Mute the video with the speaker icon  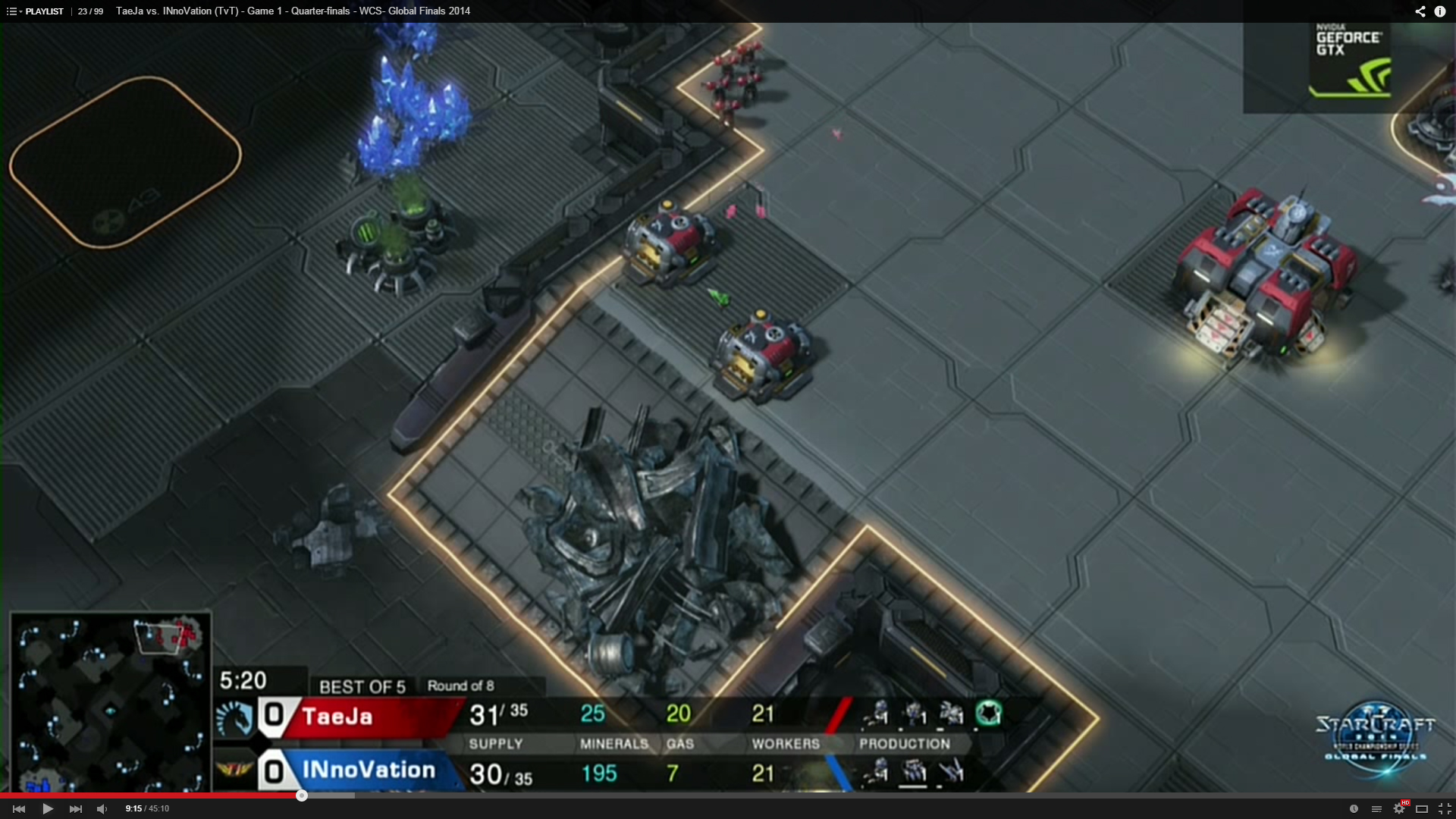[102, 808]
